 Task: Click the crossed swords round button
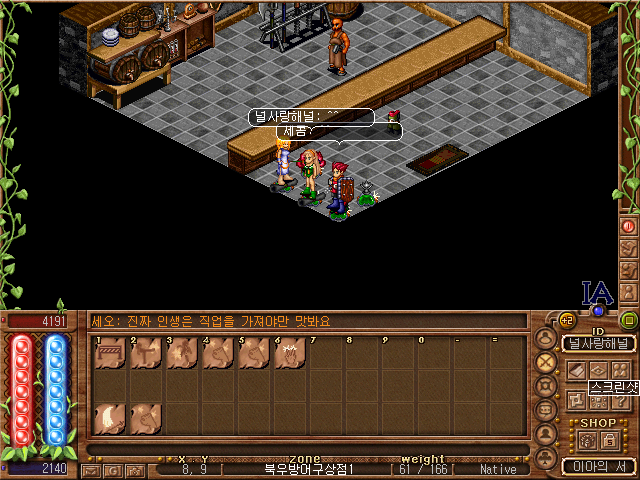point(546,362)
